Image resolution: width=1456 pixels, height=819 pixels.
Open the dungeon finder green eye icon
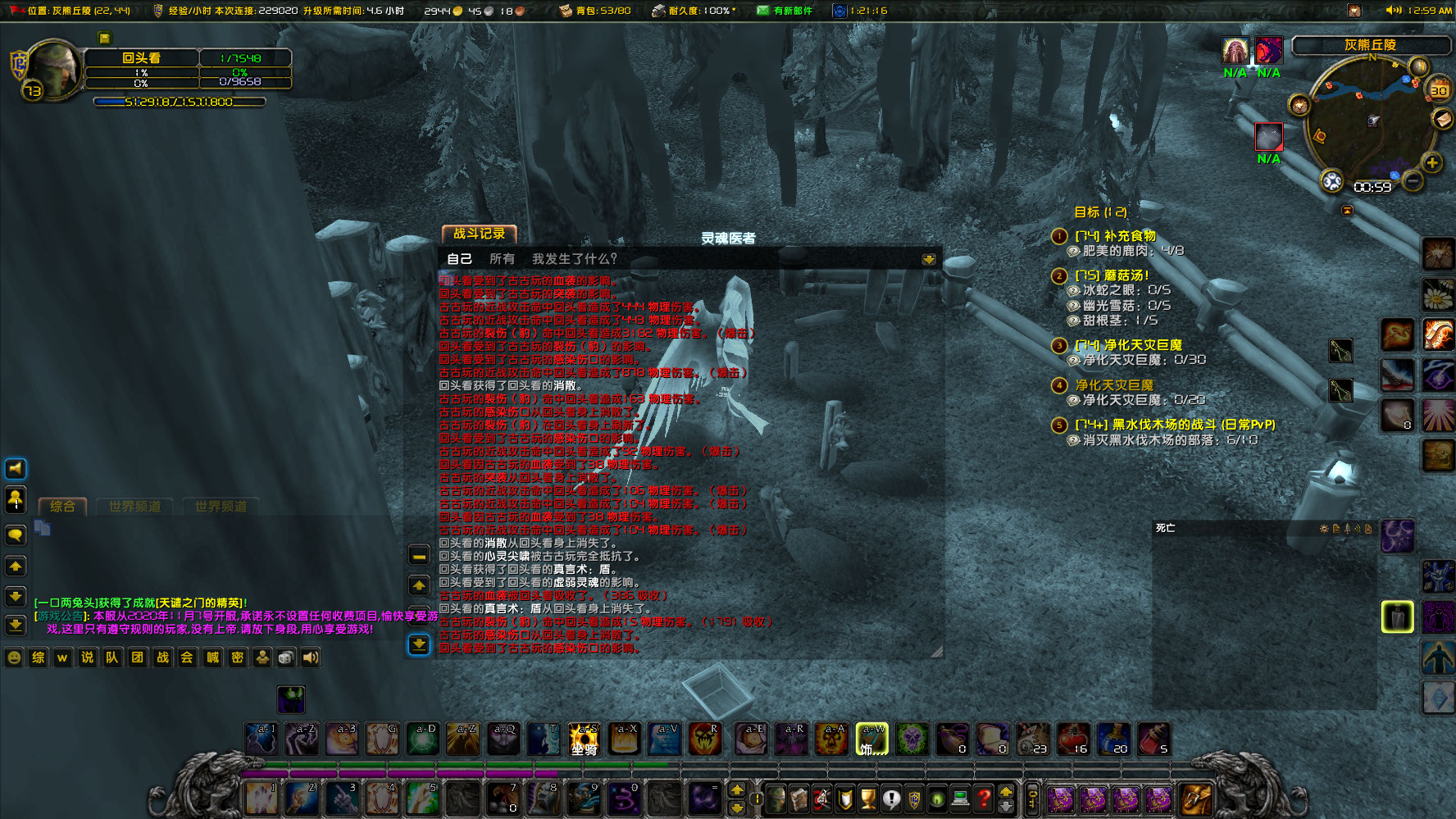[935, 799]
